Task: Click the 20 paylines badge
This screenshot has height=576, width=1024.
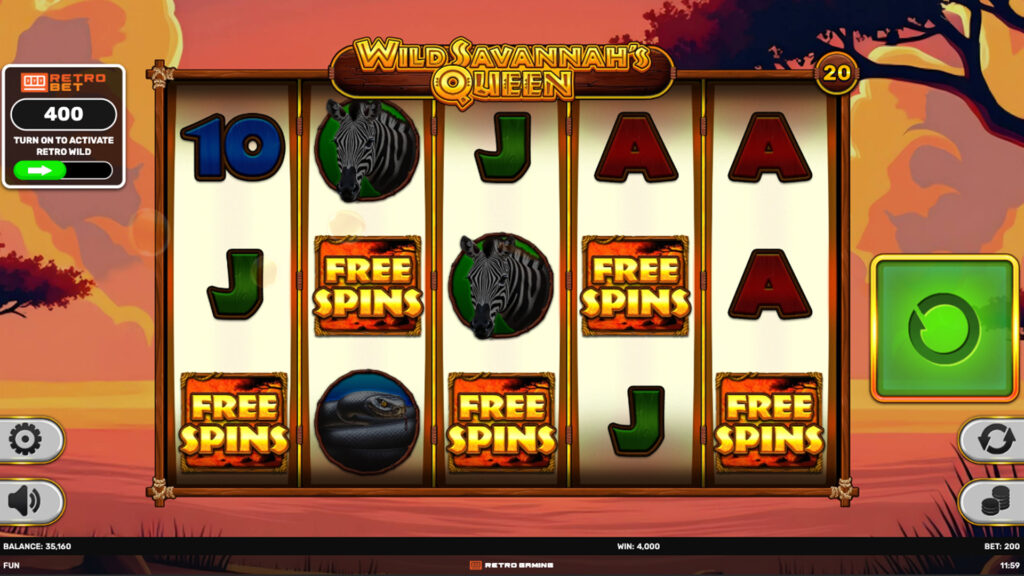Action: coord(835,73)
